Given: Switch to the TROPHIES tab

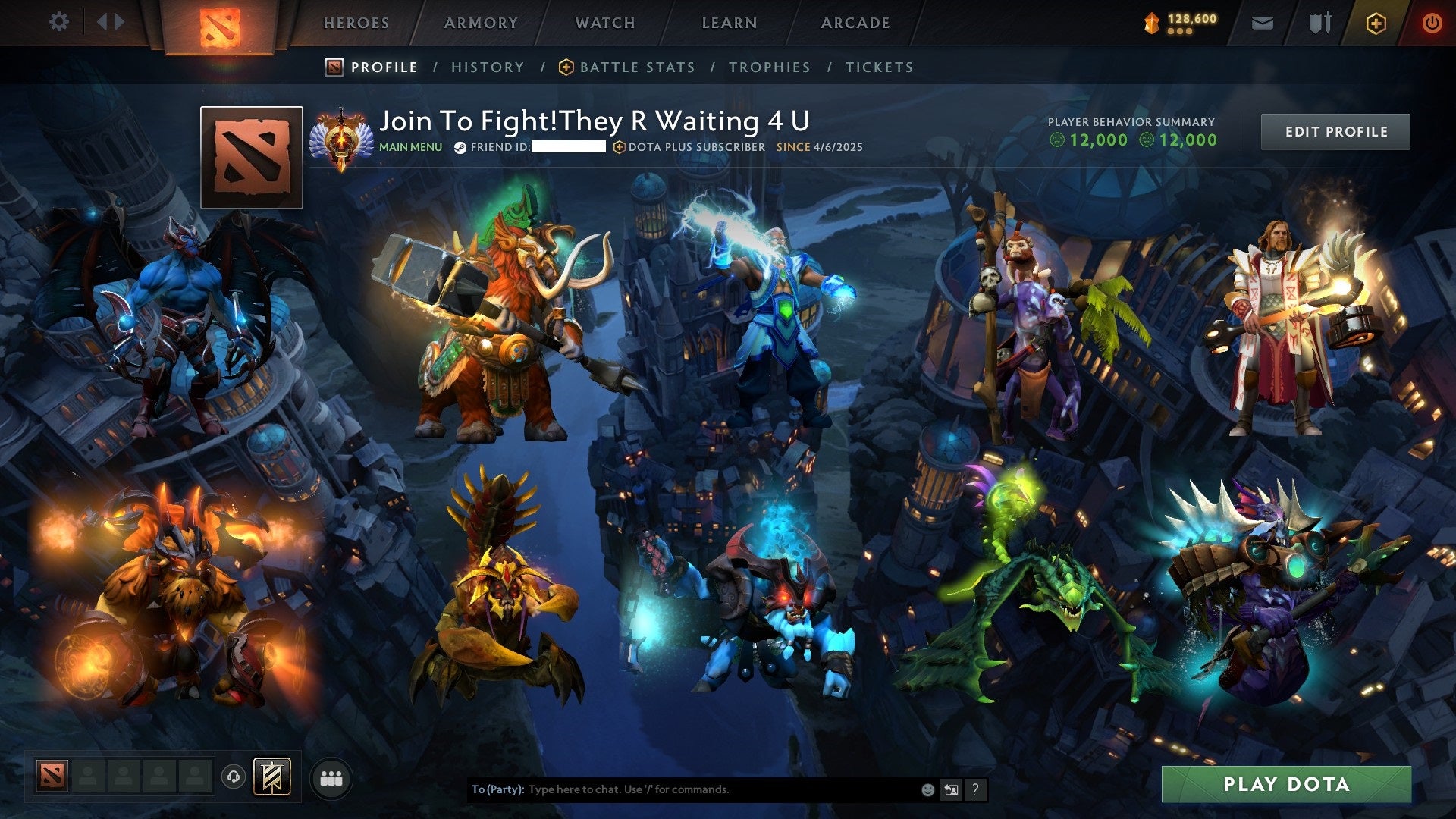Looking at the screenshot, I should tap(769, 67).
